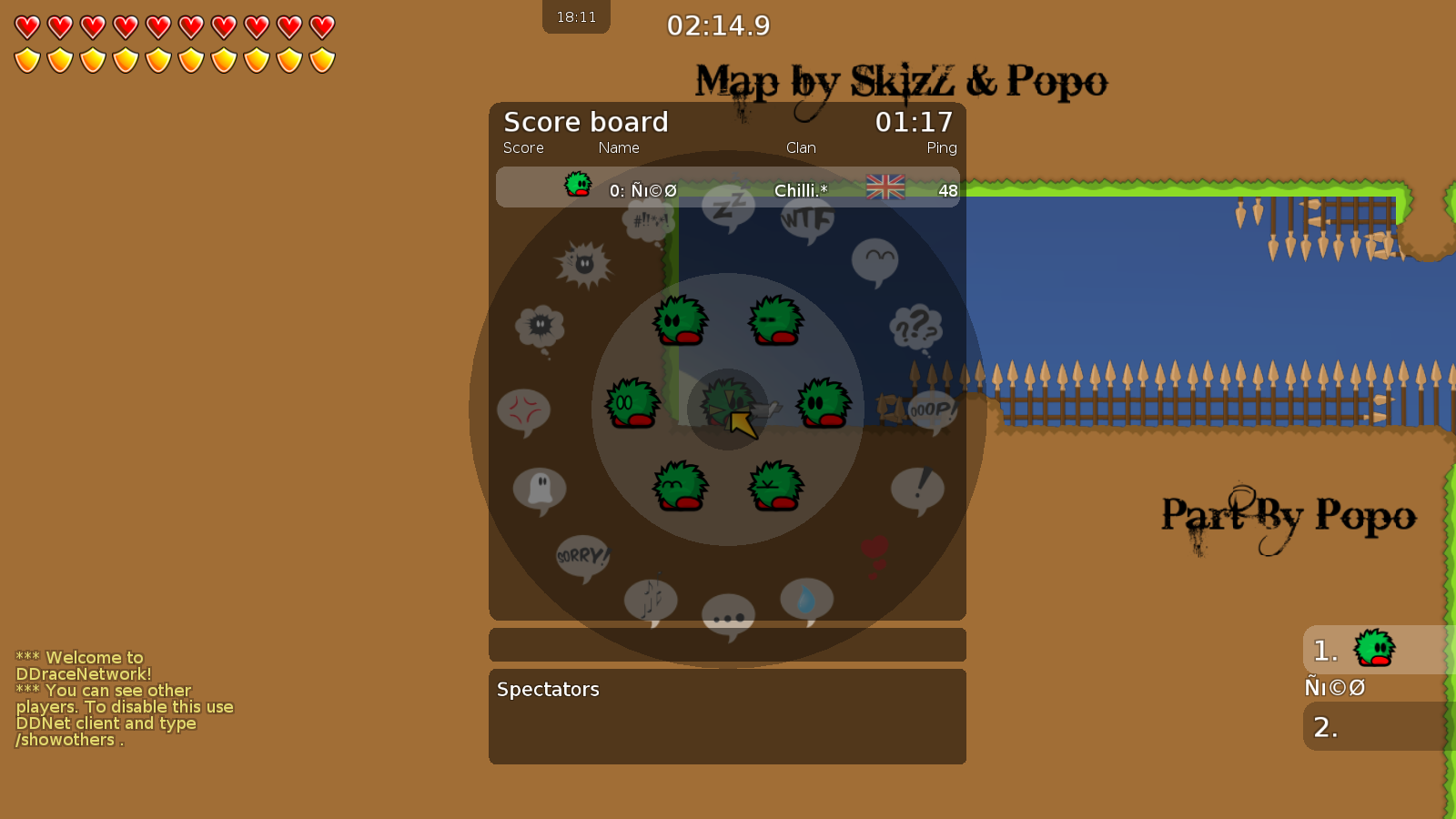Select the OOOP! emote bubble
The width and height of the screenshot is (1456, 819).
coord(931,409)
